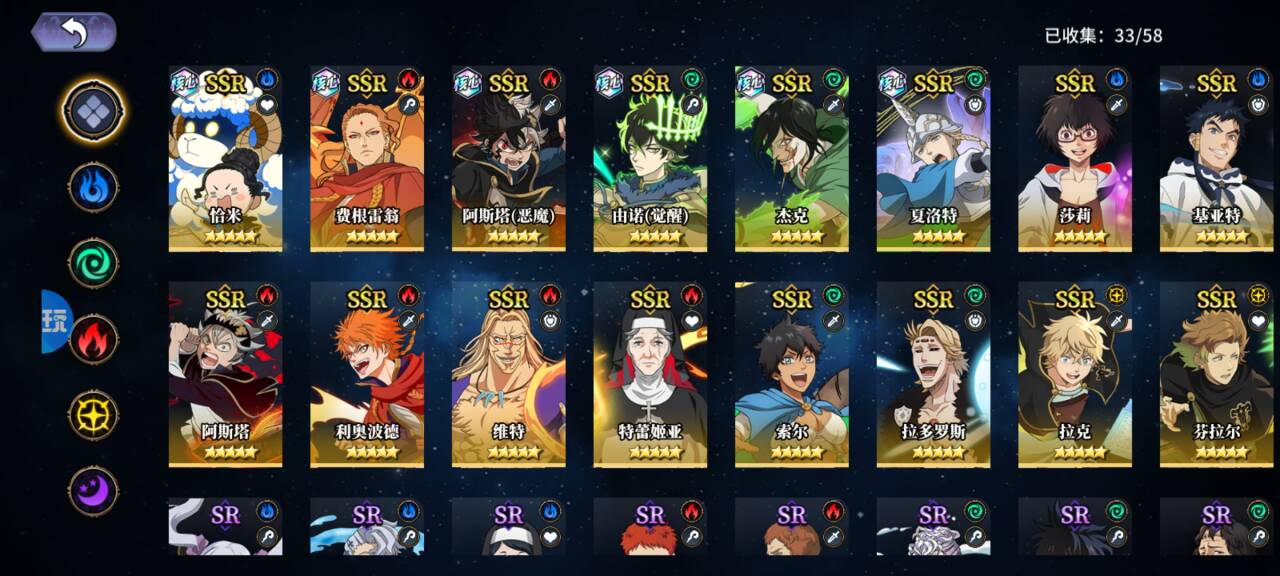View the 拉多罗斯 character card
The width and height of the screenshot is (1280, 576).
click(933, 374)
